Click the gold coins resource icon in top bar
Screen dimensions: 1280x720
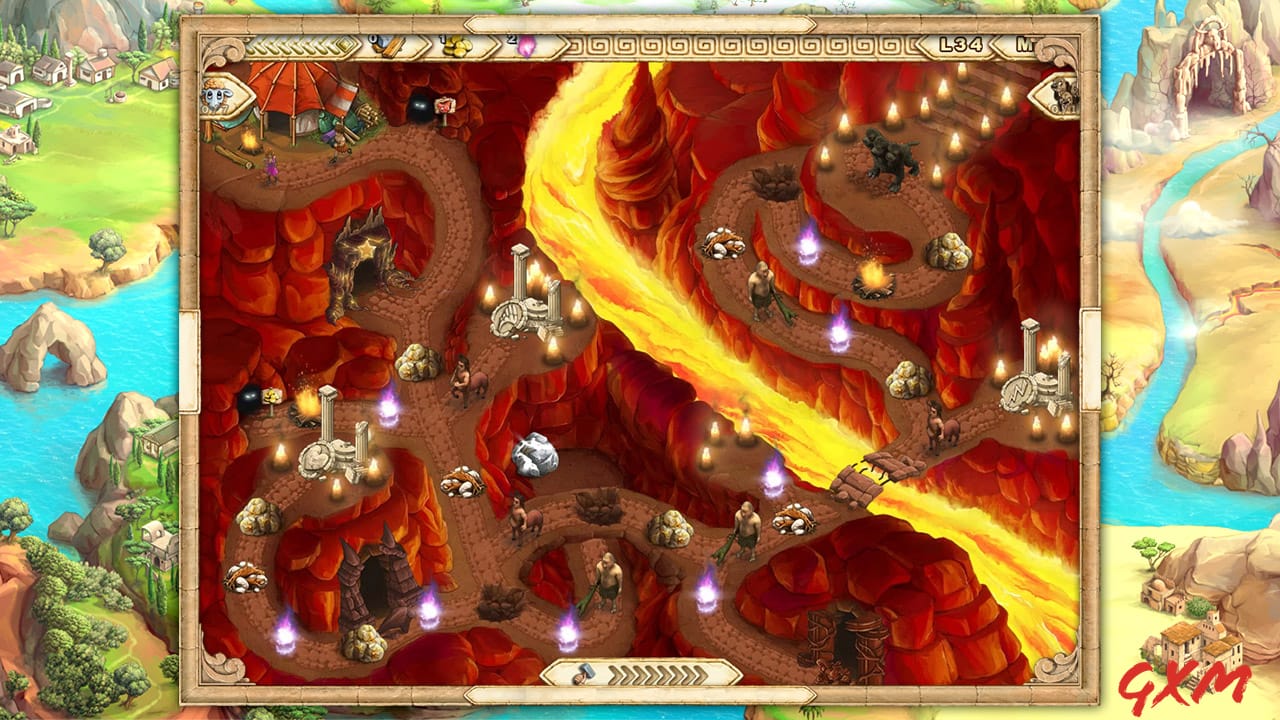(459, 48)
